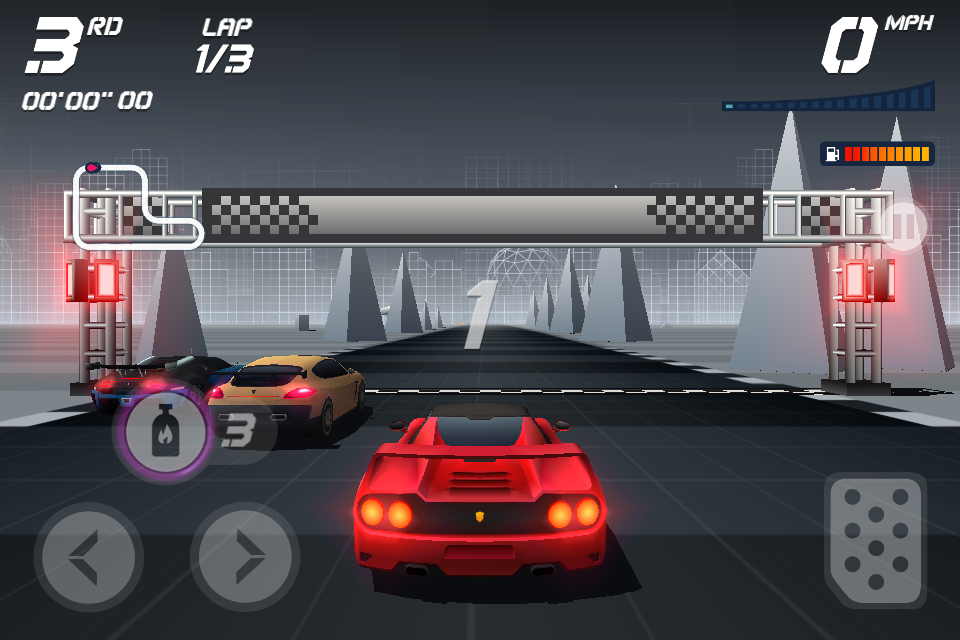Steer left with the left arrow button
Image resolution: width=960 pixels, height=640 pixels.
[x=88, y=557]
